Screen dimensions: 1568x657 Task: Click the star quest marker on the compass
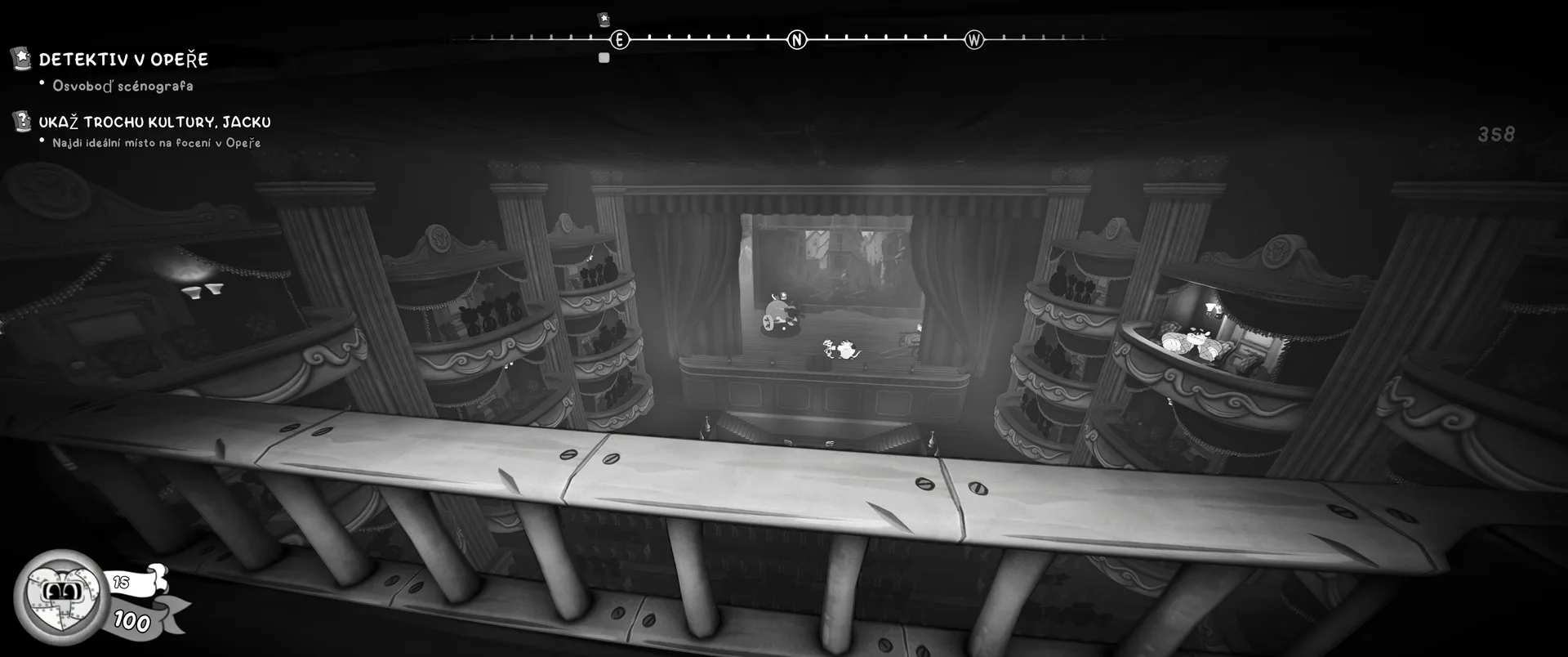[604, 19]
